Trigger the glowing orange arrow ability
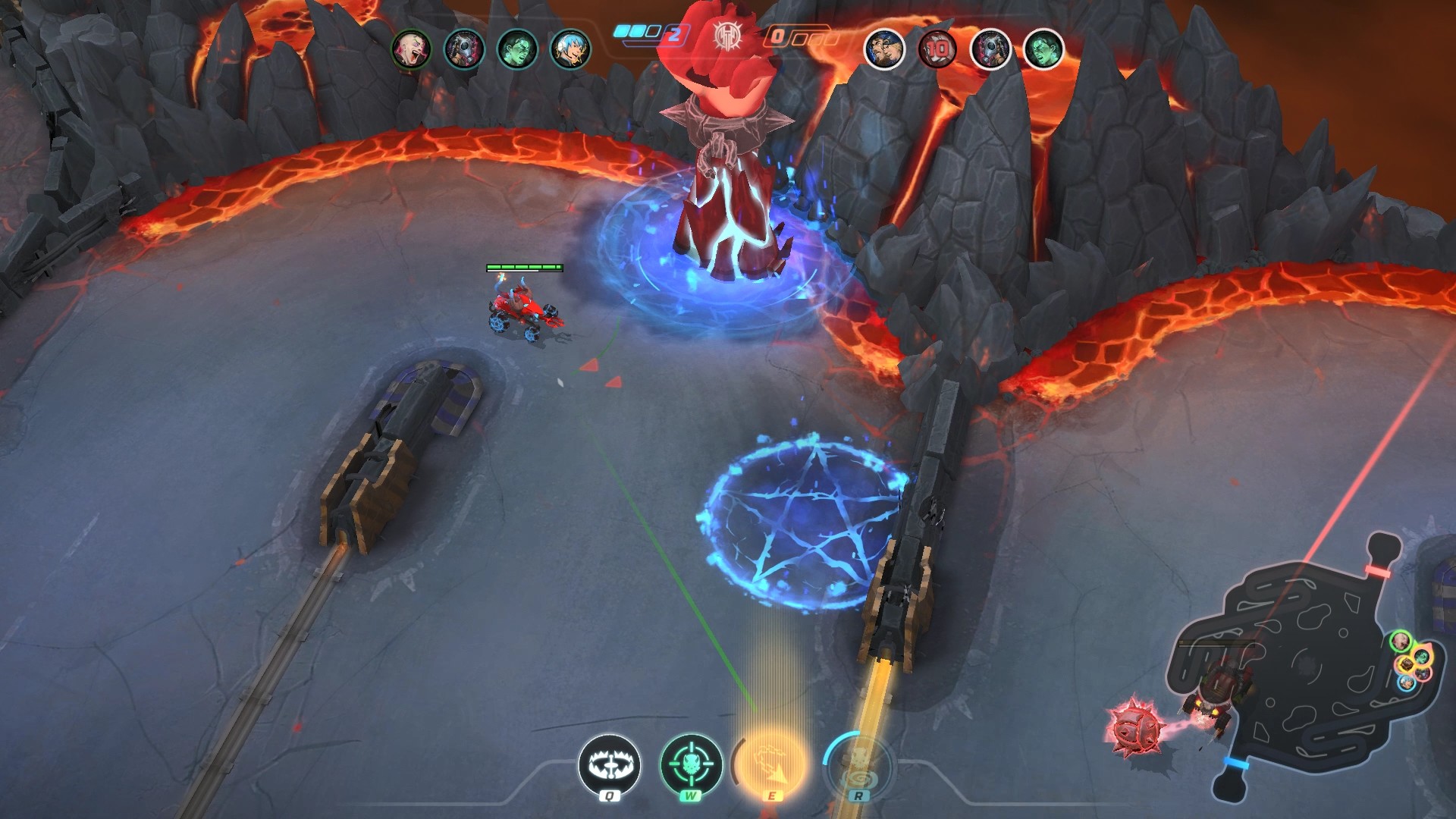Image resolution: width=1456 pixels, height=819 pixels. [773, 764]
